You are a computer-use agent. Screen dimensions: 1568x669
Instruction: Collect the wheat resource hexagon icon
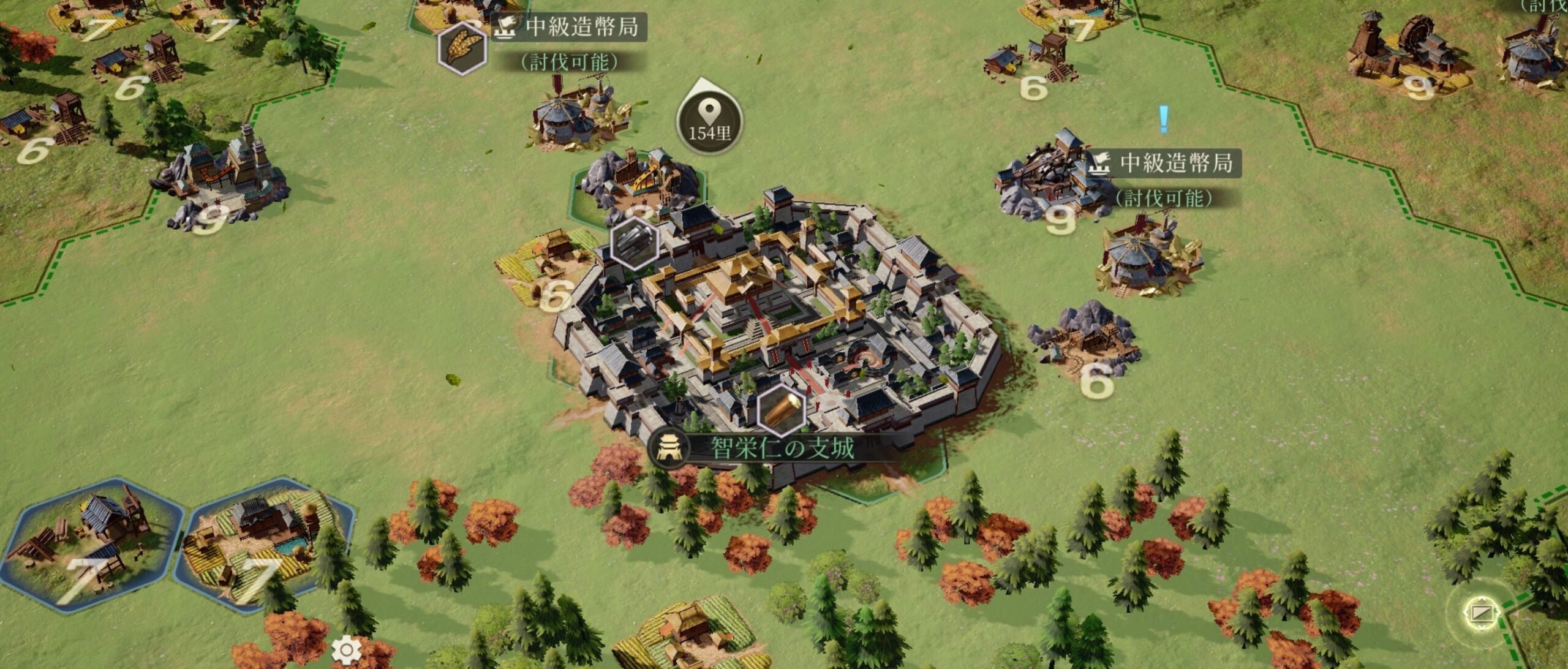[x=462, y=48]
